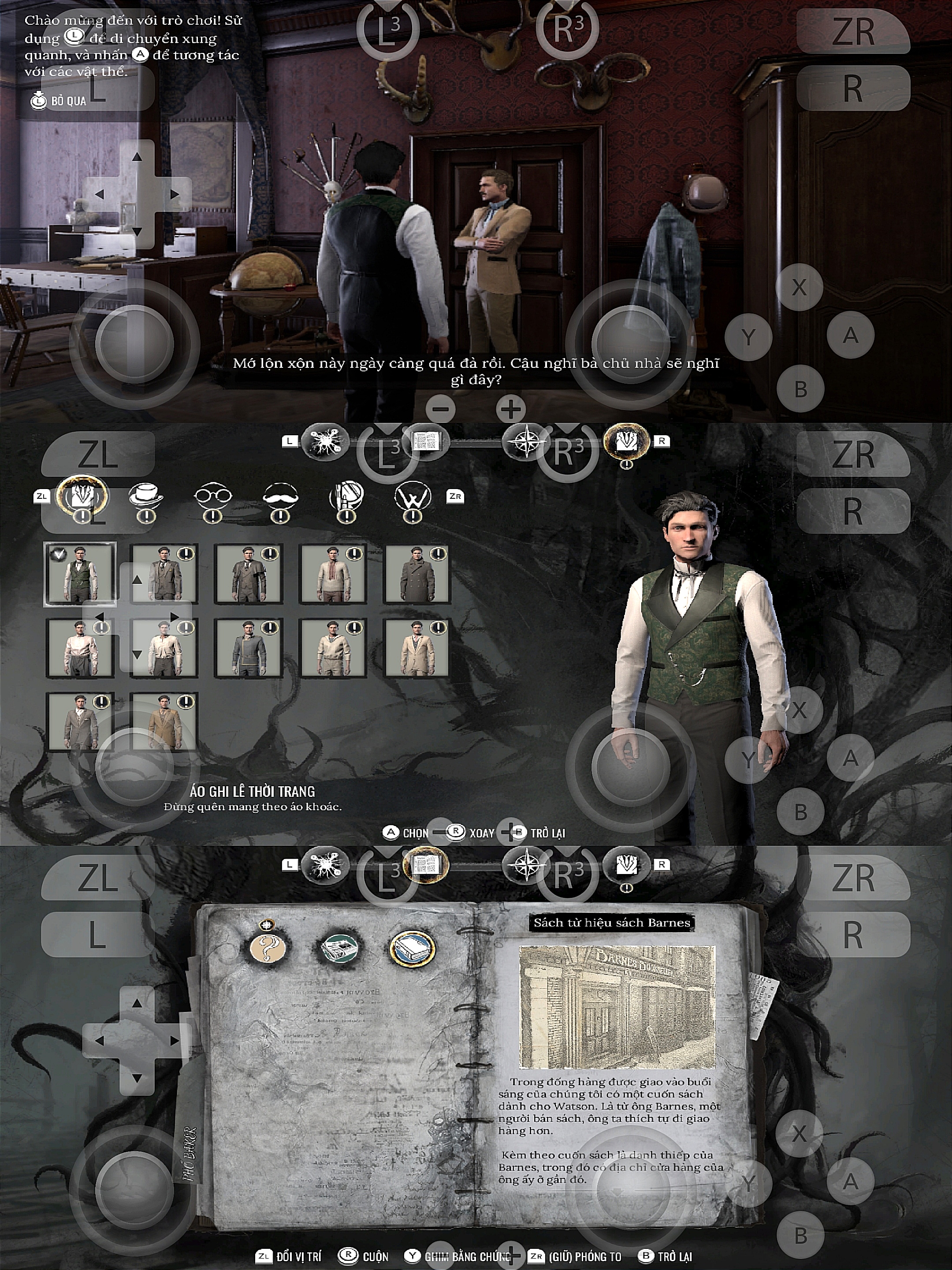This screenshot has height=1270, width=952.
Task: Pick the embroidered shirt outfit
Action: (x=333, y=574)
